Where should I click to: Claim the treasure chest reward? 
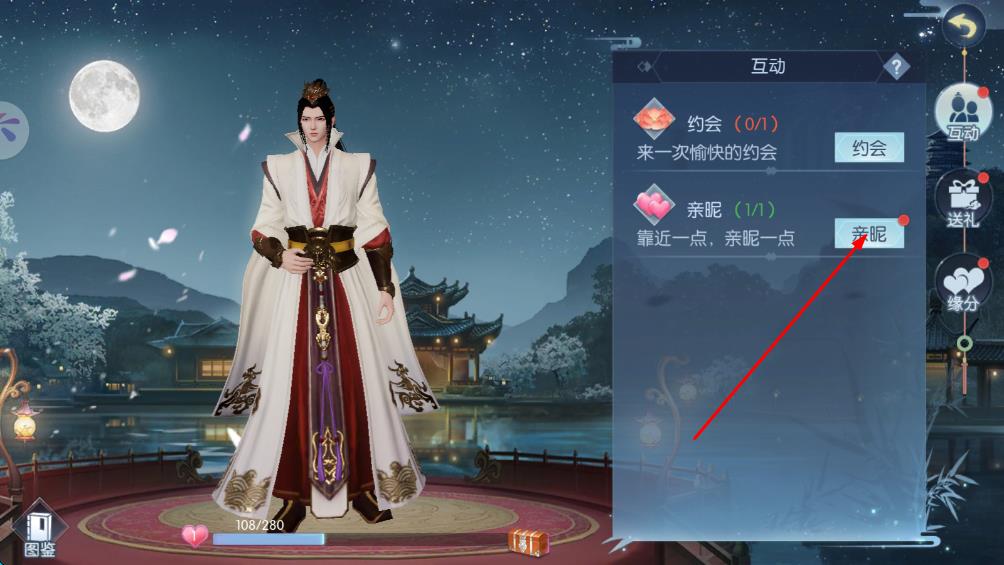[x=527, y=541]
